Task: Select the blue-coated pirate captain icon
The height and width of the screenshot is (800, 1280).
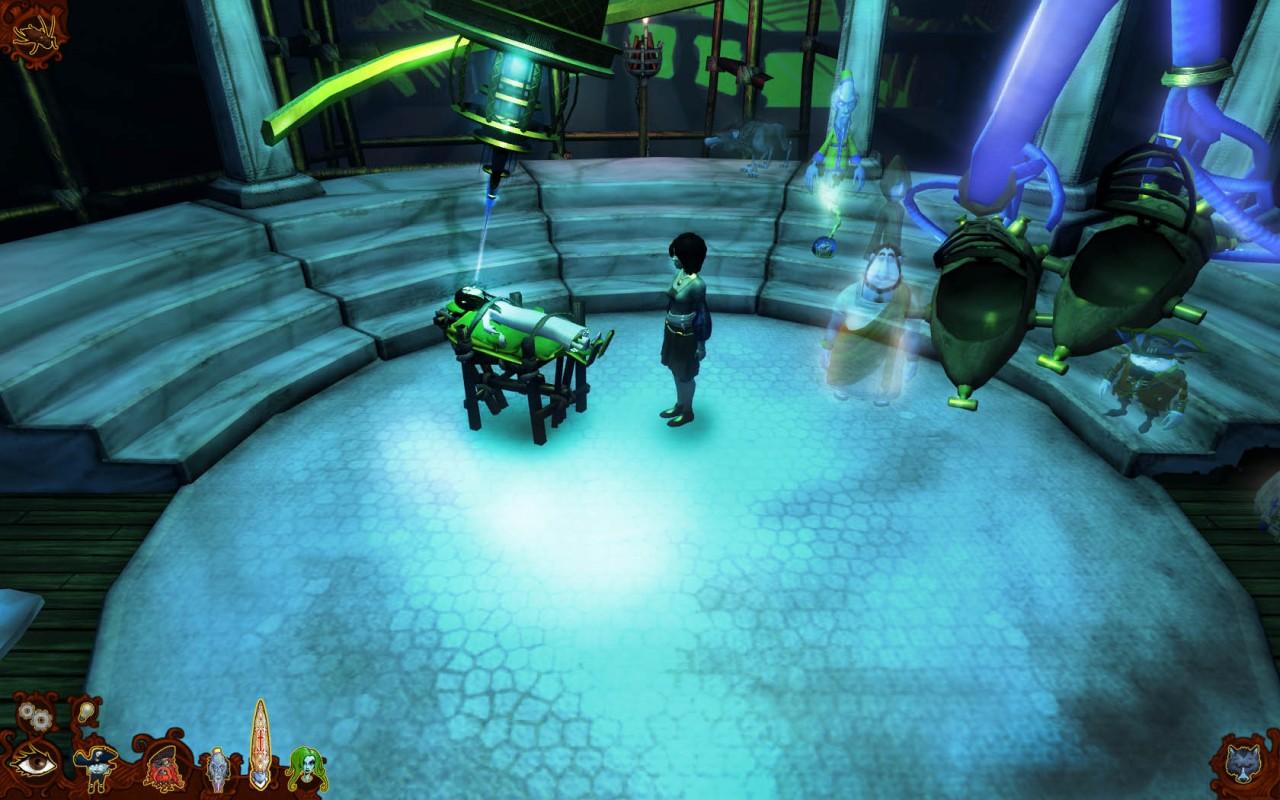Action: pos(97,766)
